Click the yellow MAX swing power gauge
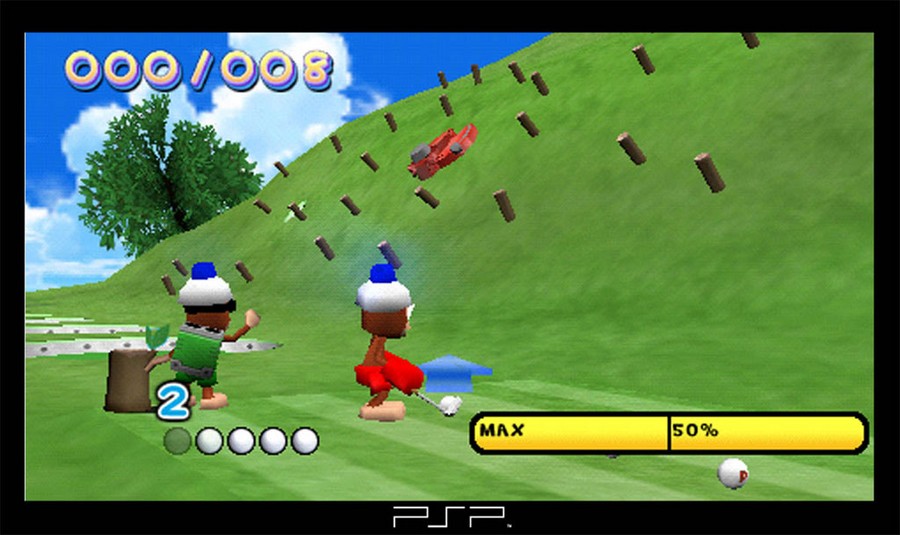Viewport: 900px width, 535px height. 668,433
